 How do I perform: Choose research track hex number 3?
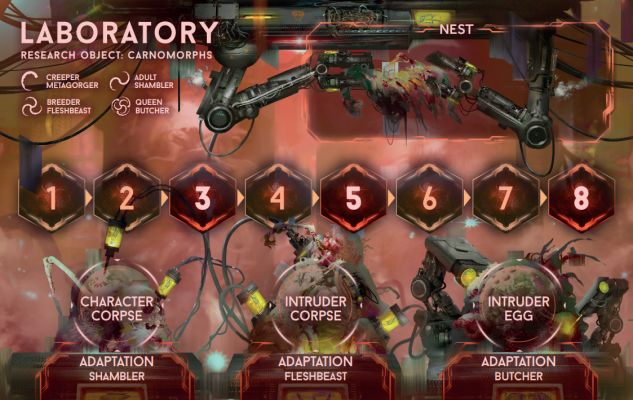click(202, 197)
